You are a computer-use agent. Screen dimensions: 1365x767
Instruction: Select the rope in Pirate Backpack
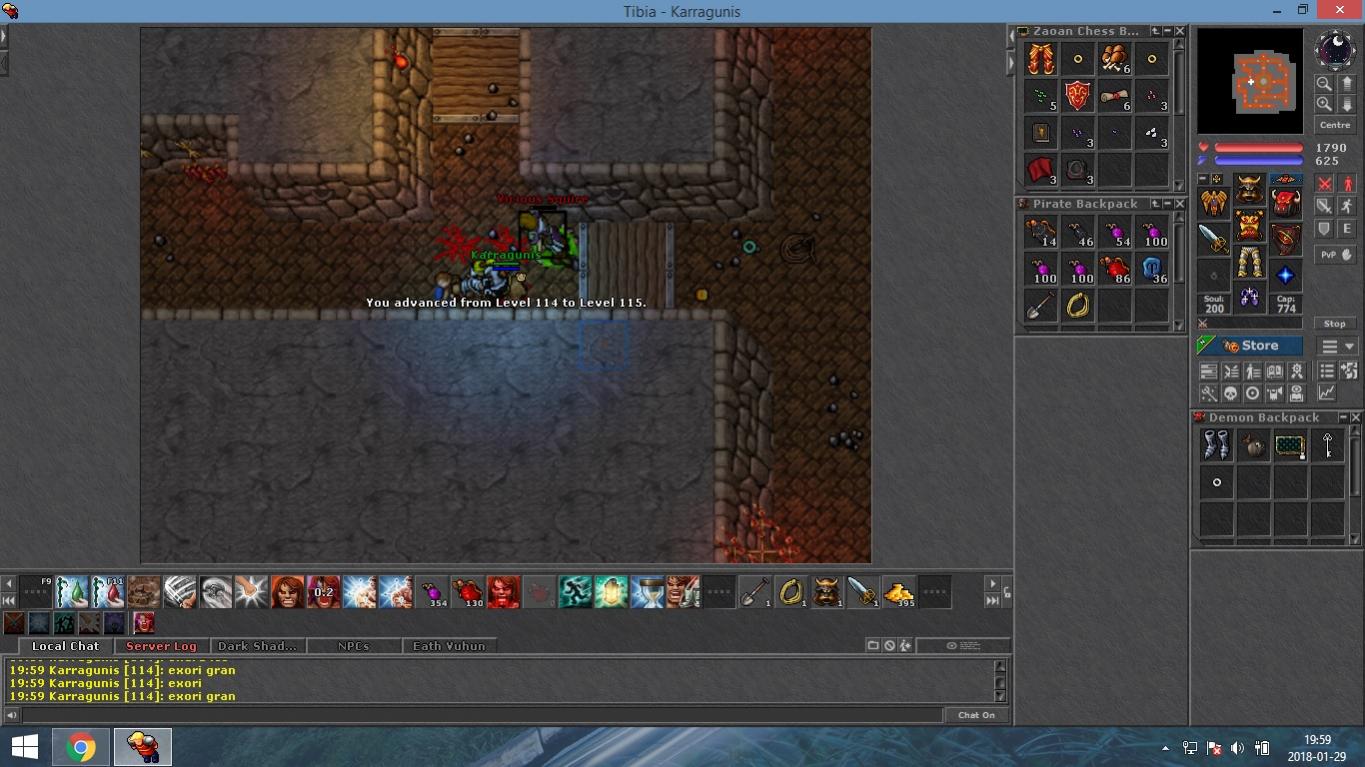pos(1078,305)
